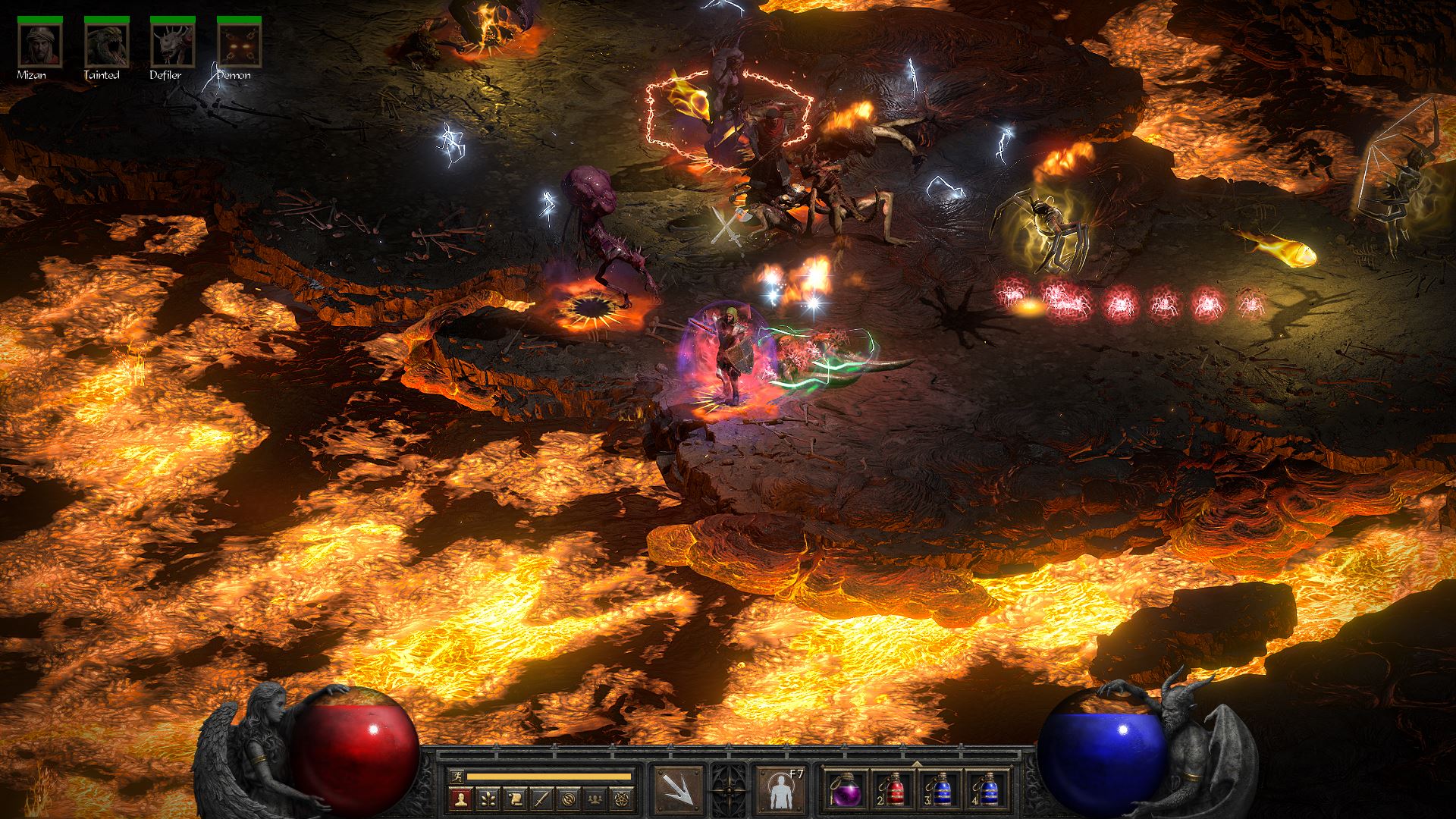Use the purple rejuvenation potion in slot 1
Image resolution: width=1456 pixels, height=819 pixels.
(x=845, y=790)
